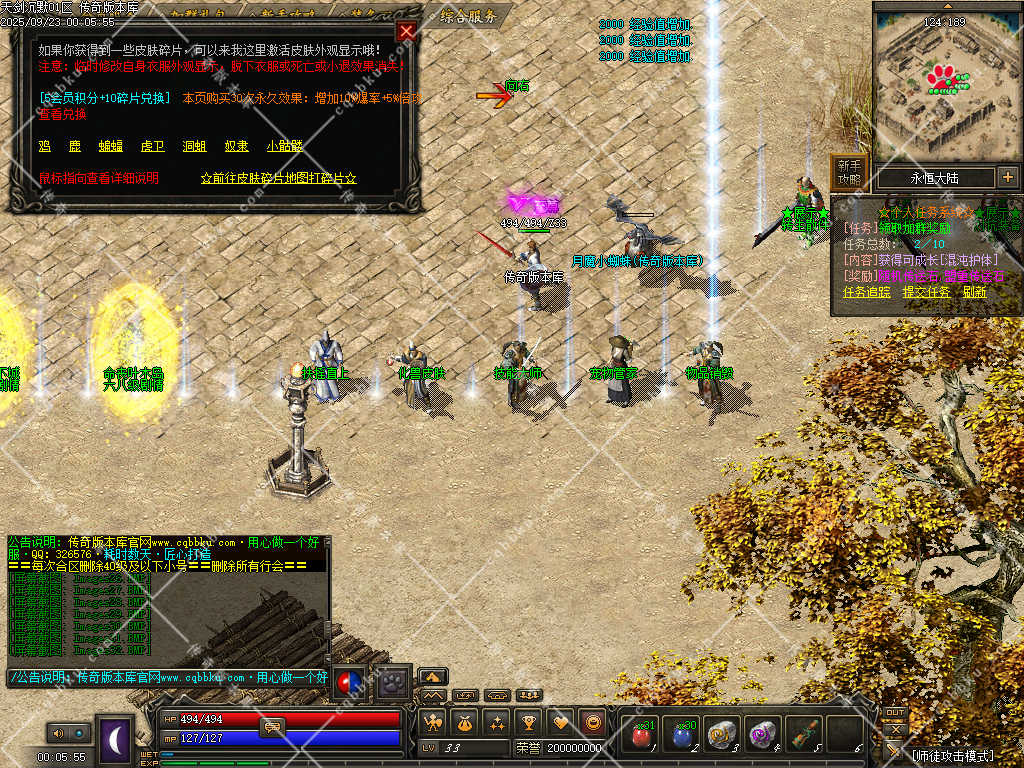Choose the 蝙蝠 skin link
This screenshot has height=768, width=1024.
pos(110,146)
